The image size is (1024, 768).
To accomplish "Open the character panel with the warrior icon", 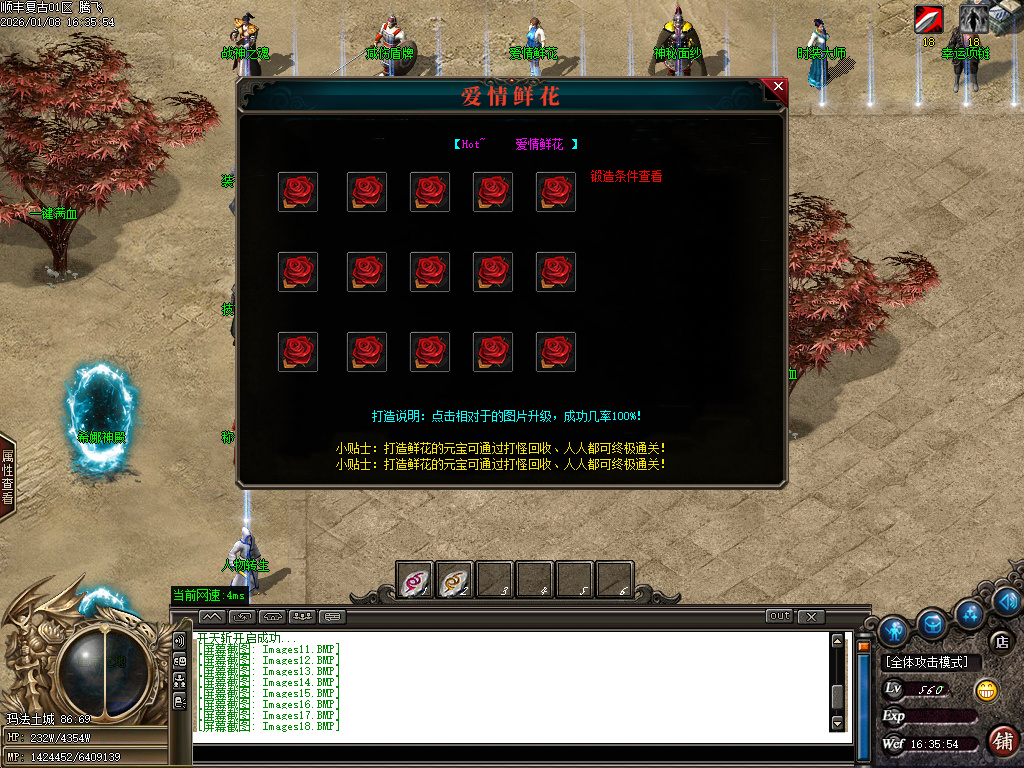I will pyautogui.click(x=894, y=630).
